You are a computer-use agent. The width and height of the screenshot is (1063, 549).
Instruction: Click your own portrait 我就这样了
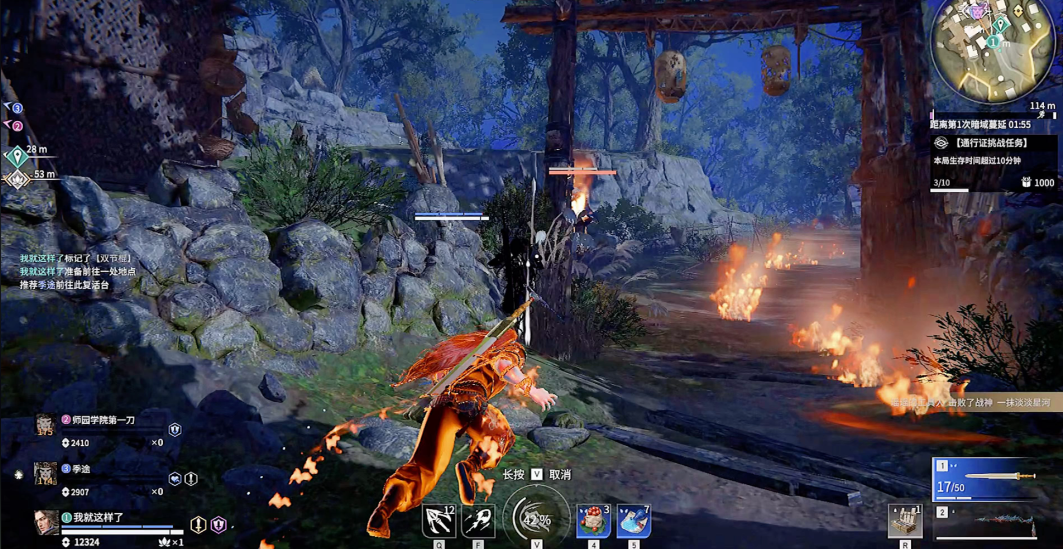[x=46, y=521]
